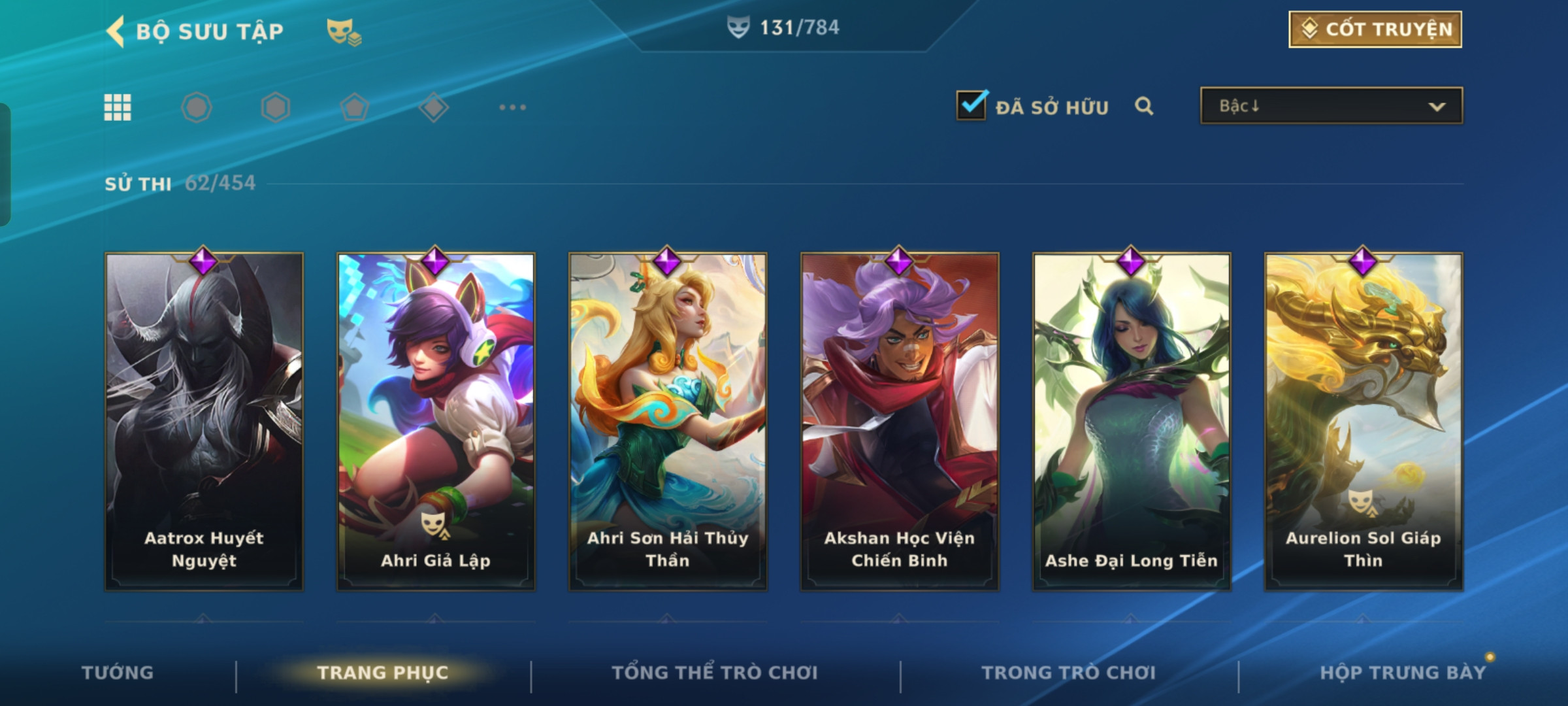Click the golden mask stack icon
The width and height of the screenshot is (1568, 706).
pos(344,31)
